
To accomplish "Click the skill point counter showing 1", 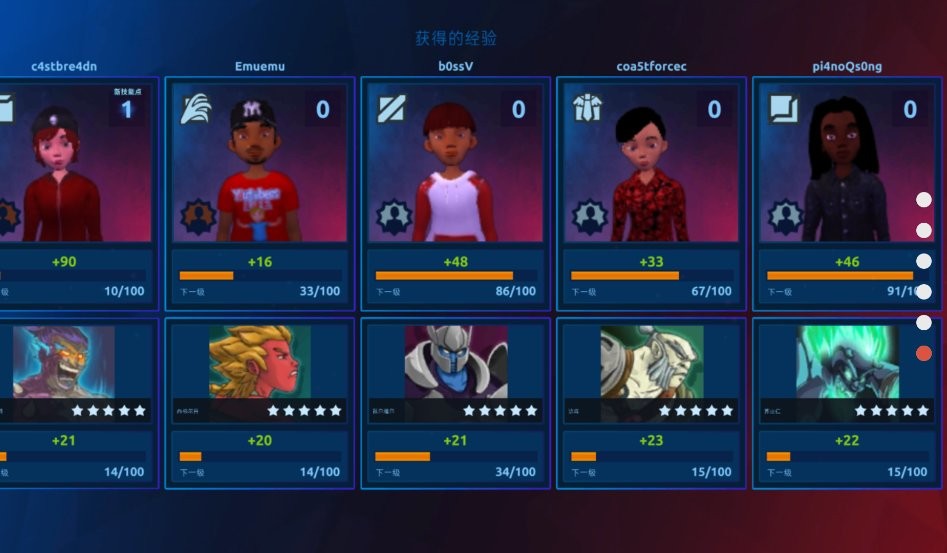I will 127,109.
